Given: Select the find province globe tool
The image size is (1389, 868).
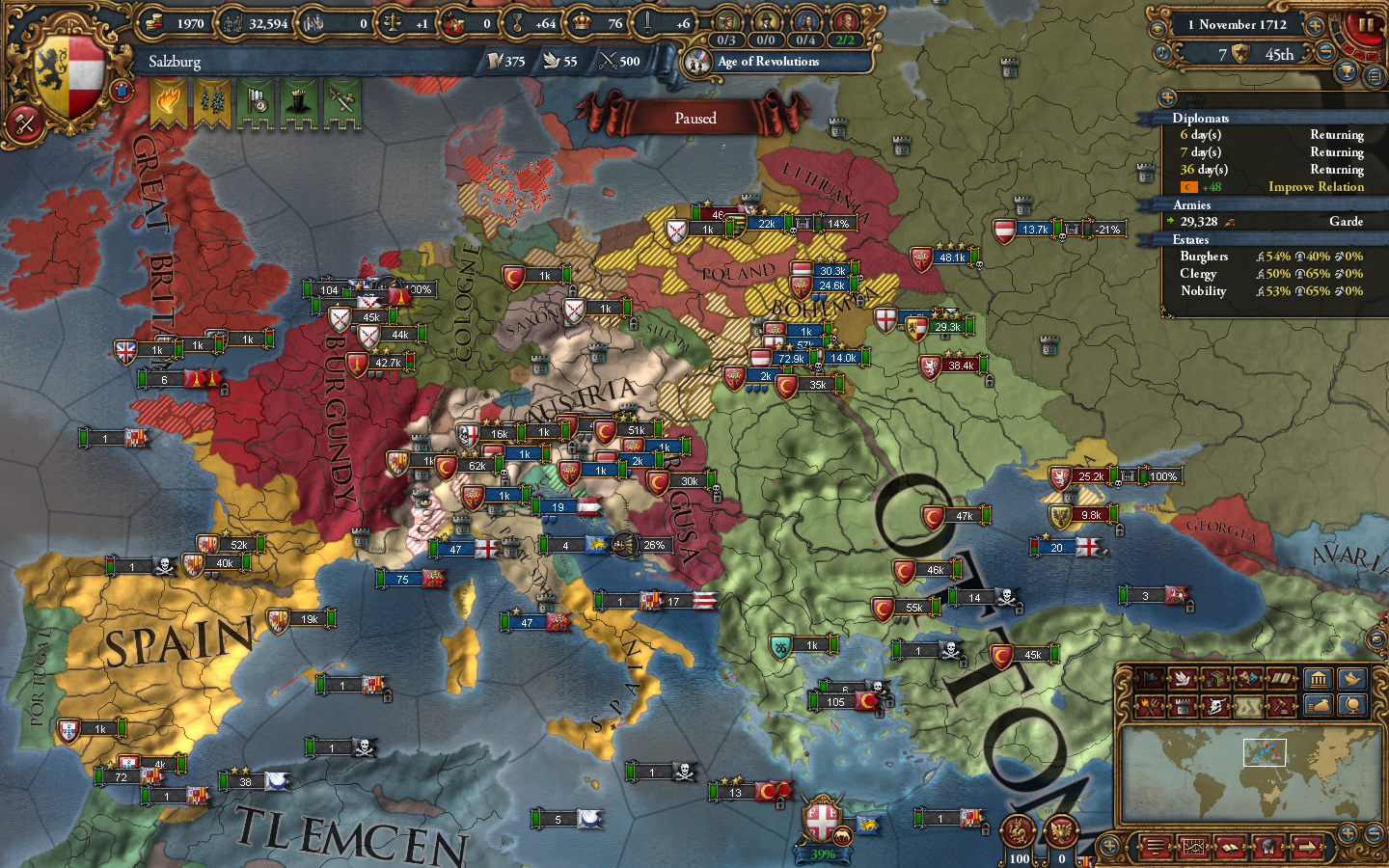Looking at the screenshot, I should tap(1352, 705).
